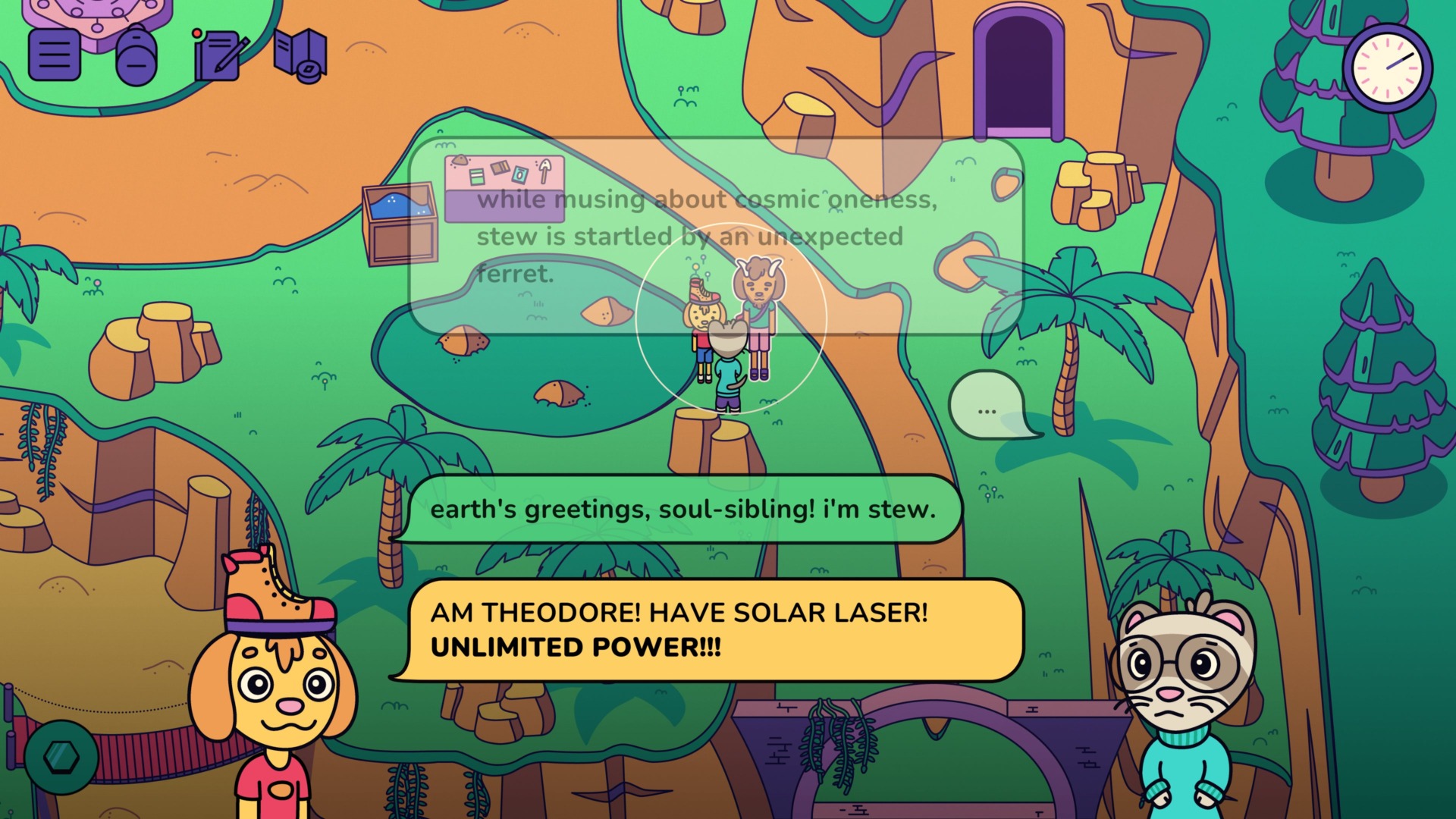The width and height of the screenshot is (1456, 819).
Task: Click the green booklet icon on the seed panel
Action: 476,177
